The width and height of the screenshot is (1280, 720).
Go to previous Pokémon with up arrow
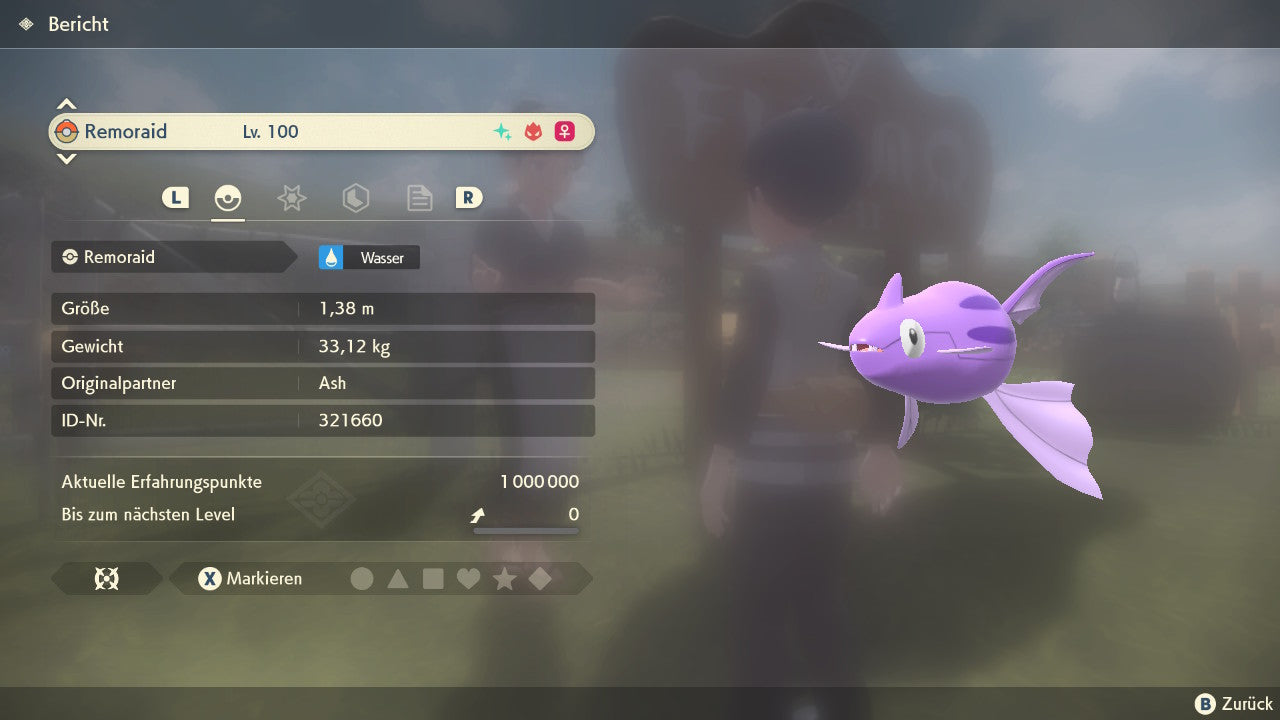[x=66, y=104]
